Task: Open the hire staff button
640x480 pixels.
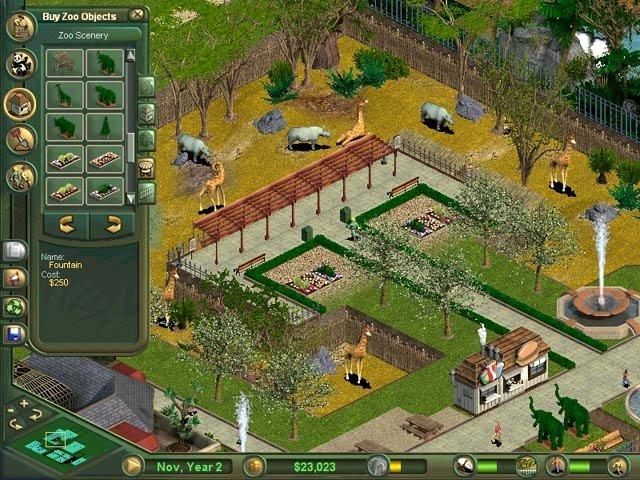Action: pyautogui.click(x=20, y=177)
